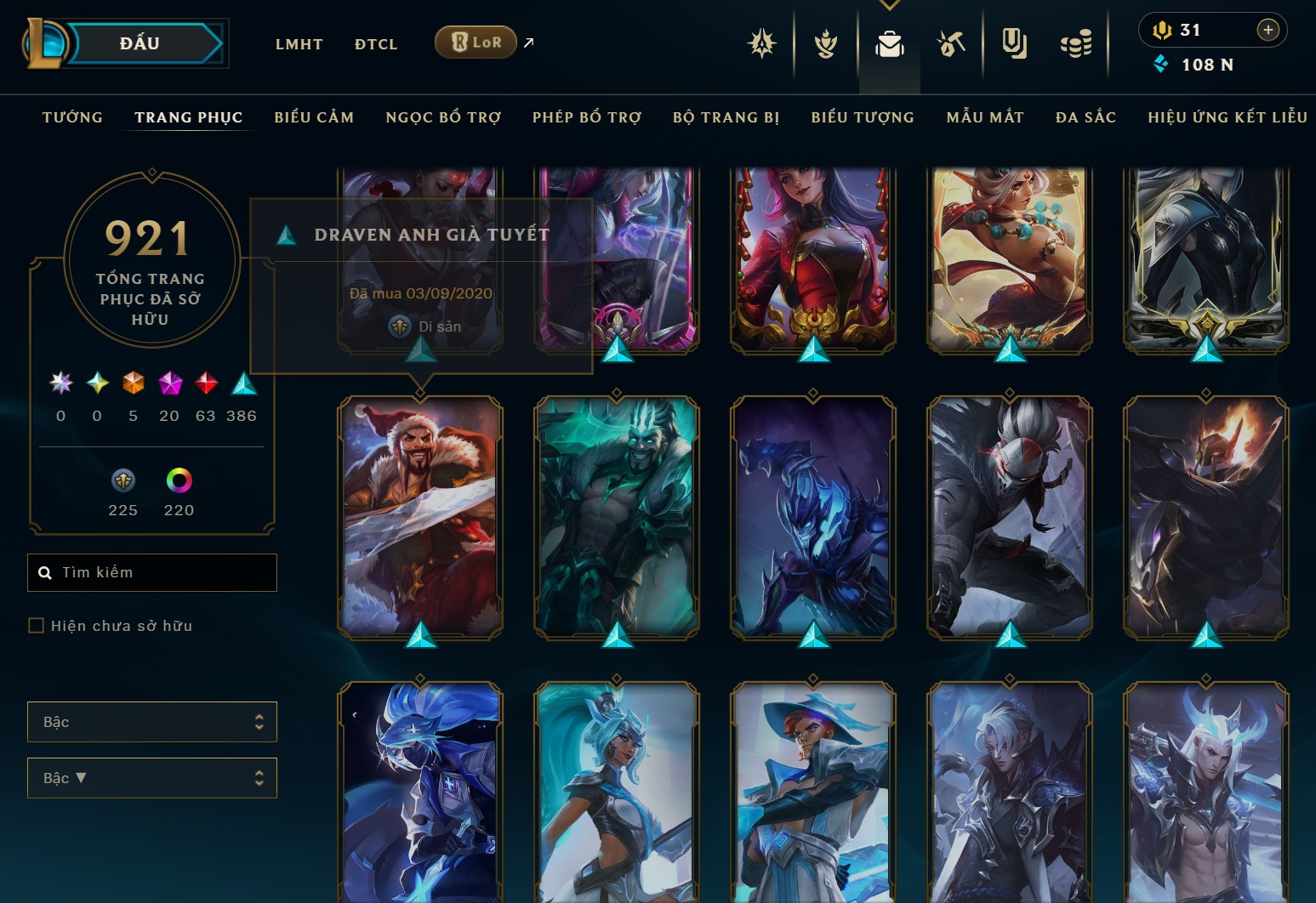Add currency with the plus button

tap(1268, 30)
